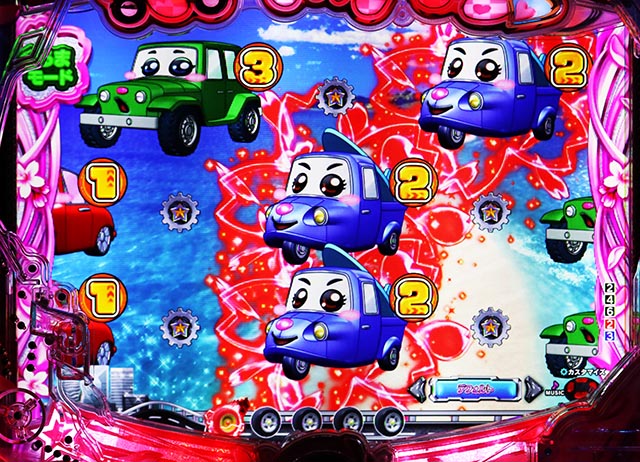Click the left arrow beside the blue selector

[418, 389]
